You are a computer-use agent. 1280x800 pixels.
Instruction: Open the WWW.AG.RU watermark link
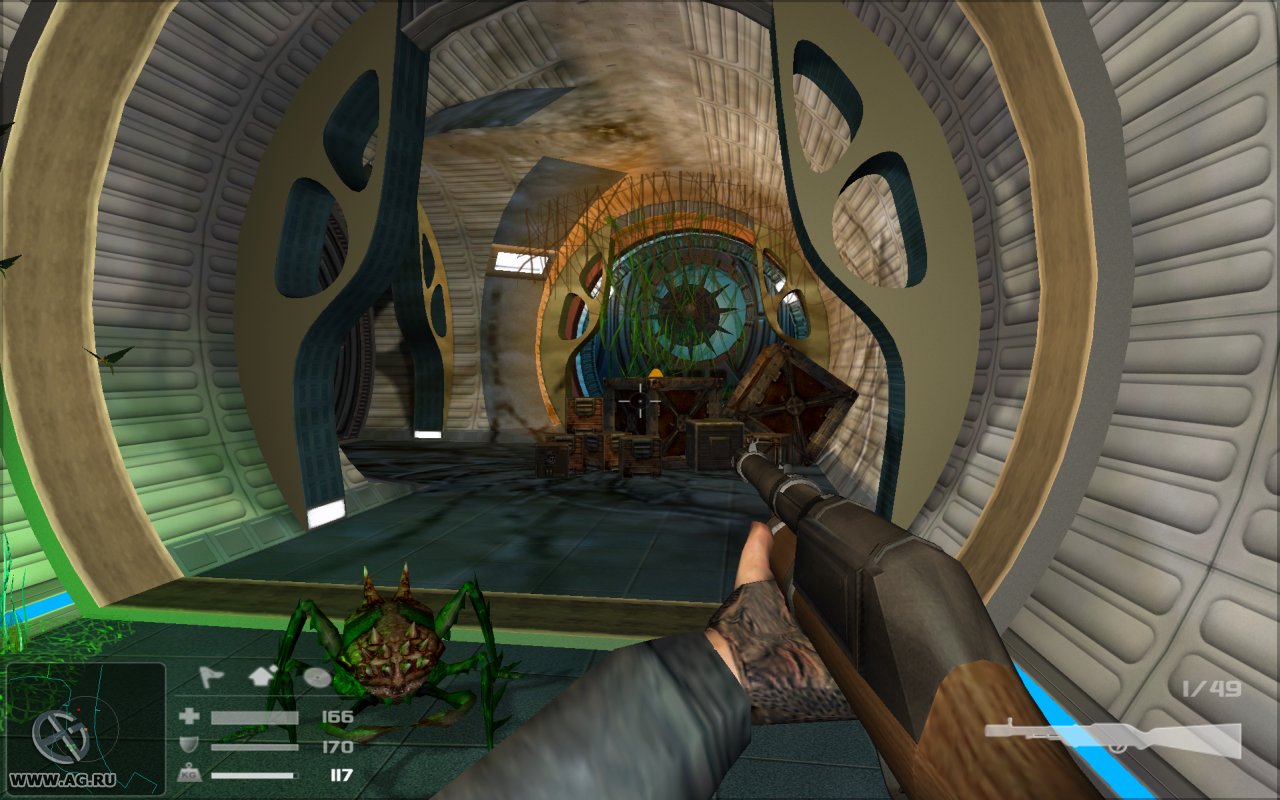(x=63, y=778)
